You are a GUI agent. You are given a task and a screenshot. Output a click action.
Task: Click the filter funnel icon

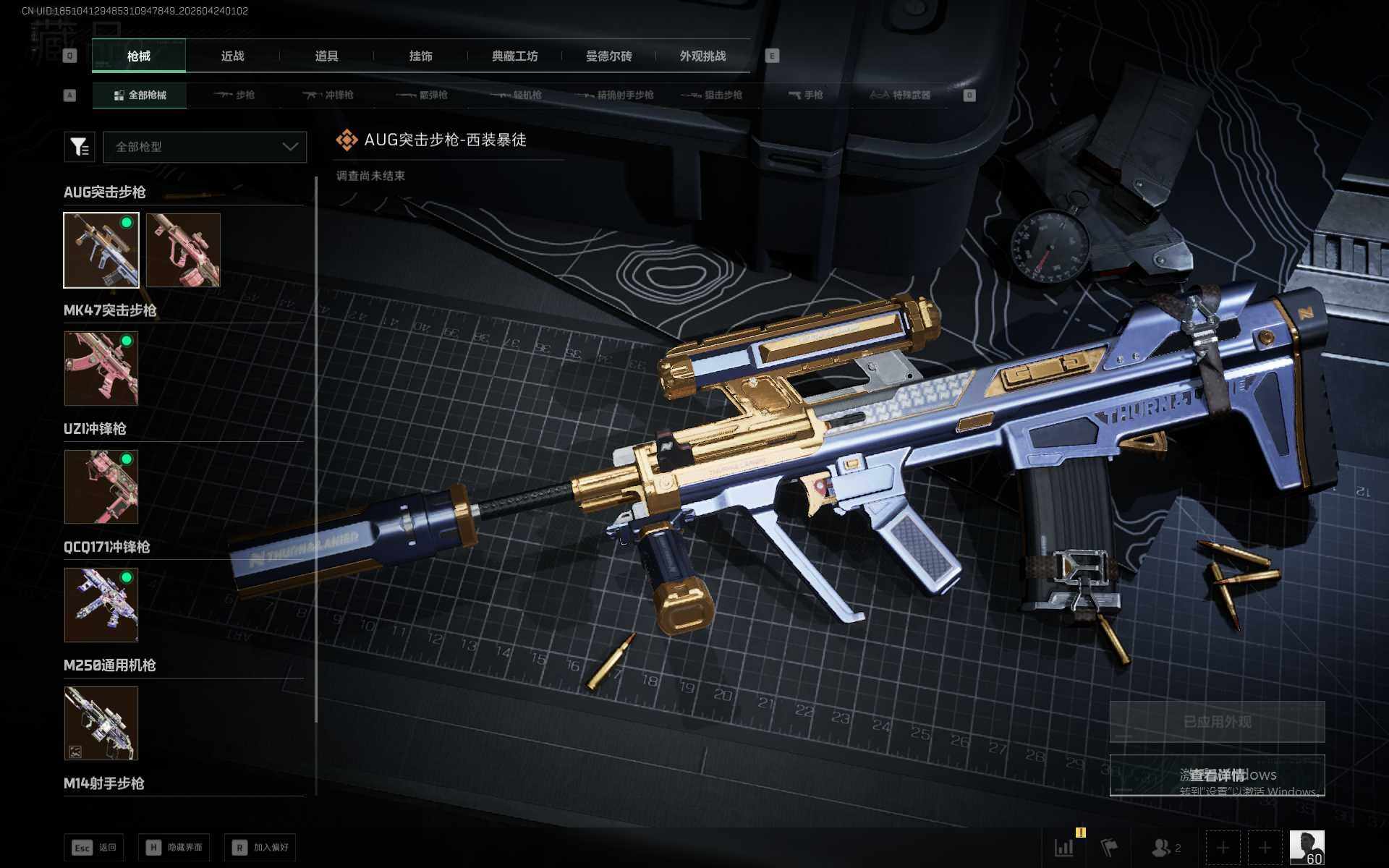tap(80, 147)
